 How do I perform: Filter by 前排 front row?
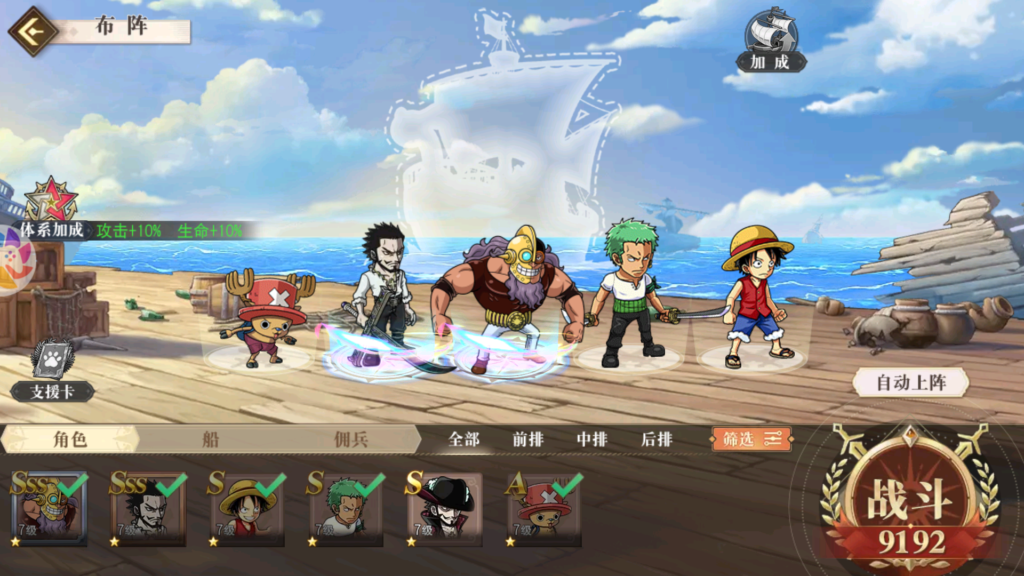click(528, 439)
